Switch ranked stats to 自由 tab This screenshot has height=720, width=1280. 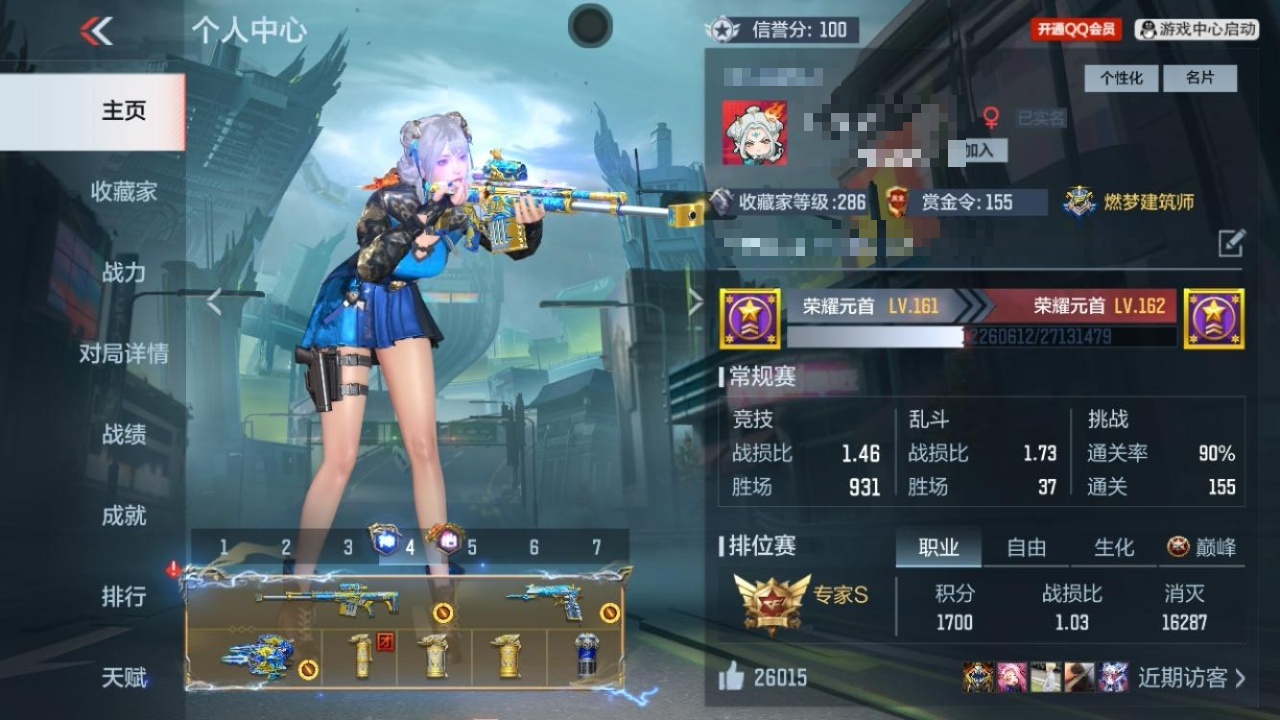tap(1026, 547)
